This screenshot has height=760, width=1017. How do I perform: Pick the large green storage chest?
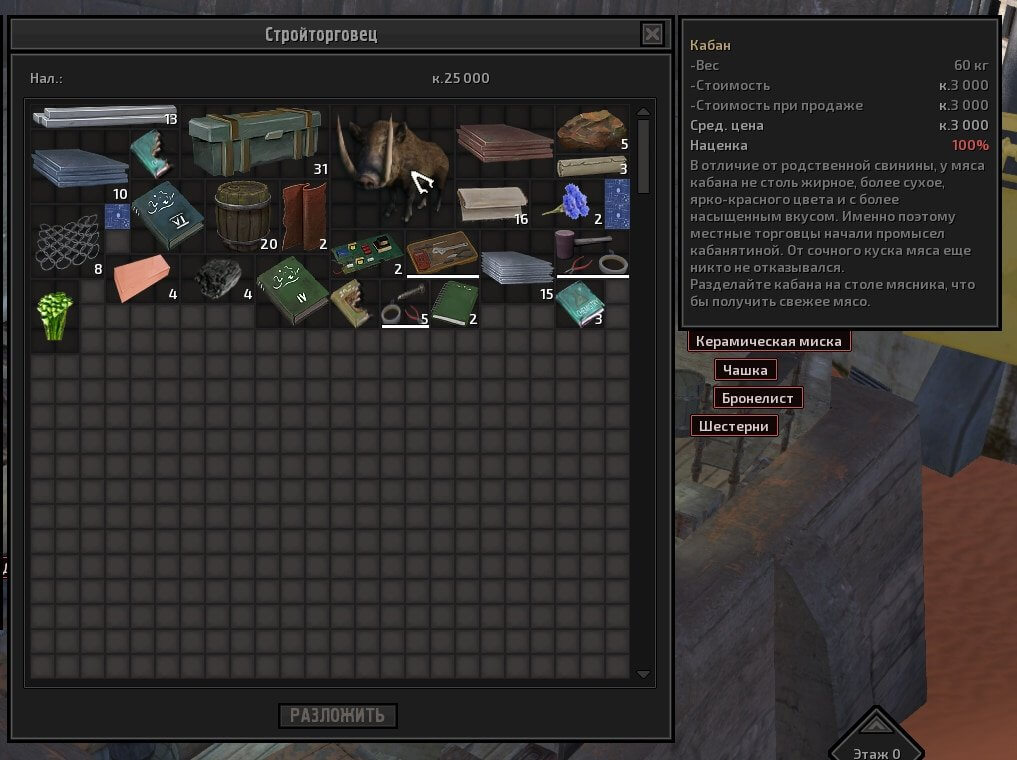pos(255,139)
